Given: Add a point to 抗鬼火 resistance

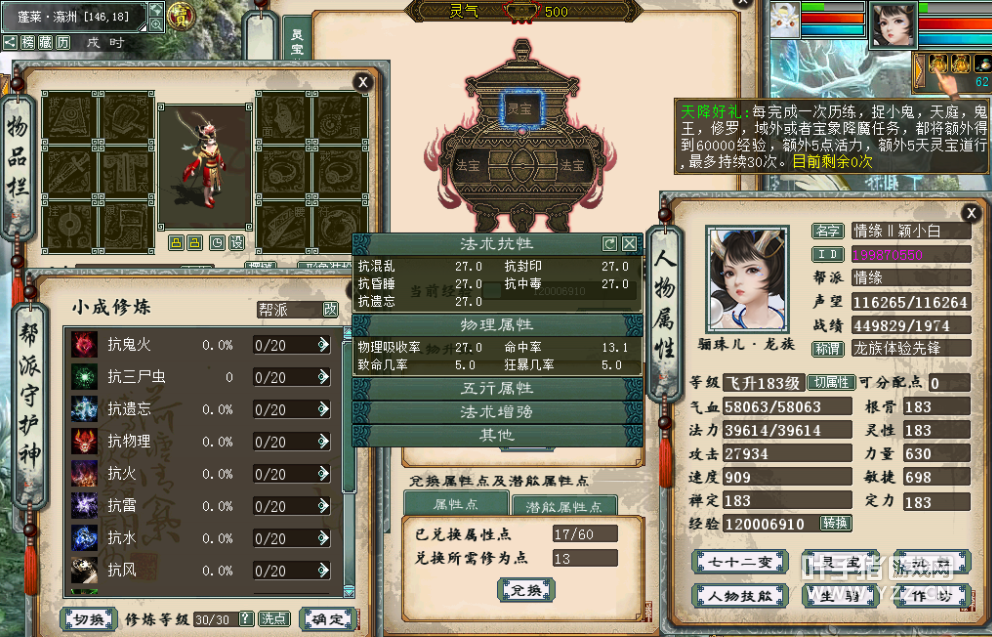Looking at the screenshot, I should point(323,345).
